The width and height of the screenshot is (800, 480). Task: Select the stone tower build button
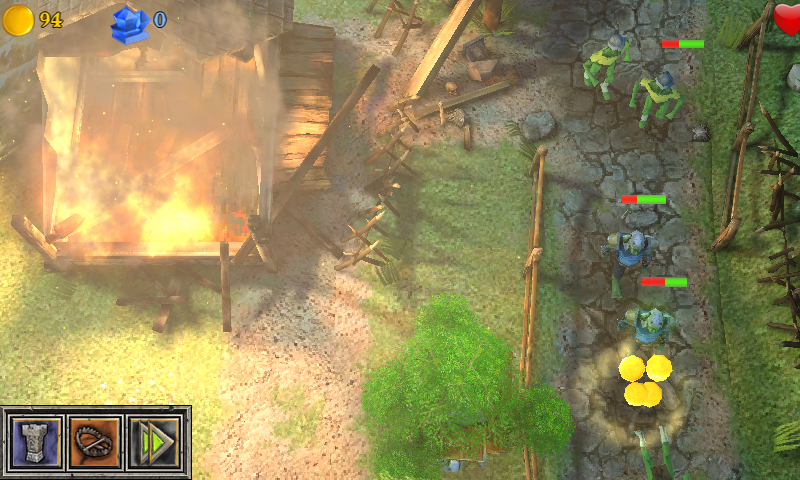point(36,441)
